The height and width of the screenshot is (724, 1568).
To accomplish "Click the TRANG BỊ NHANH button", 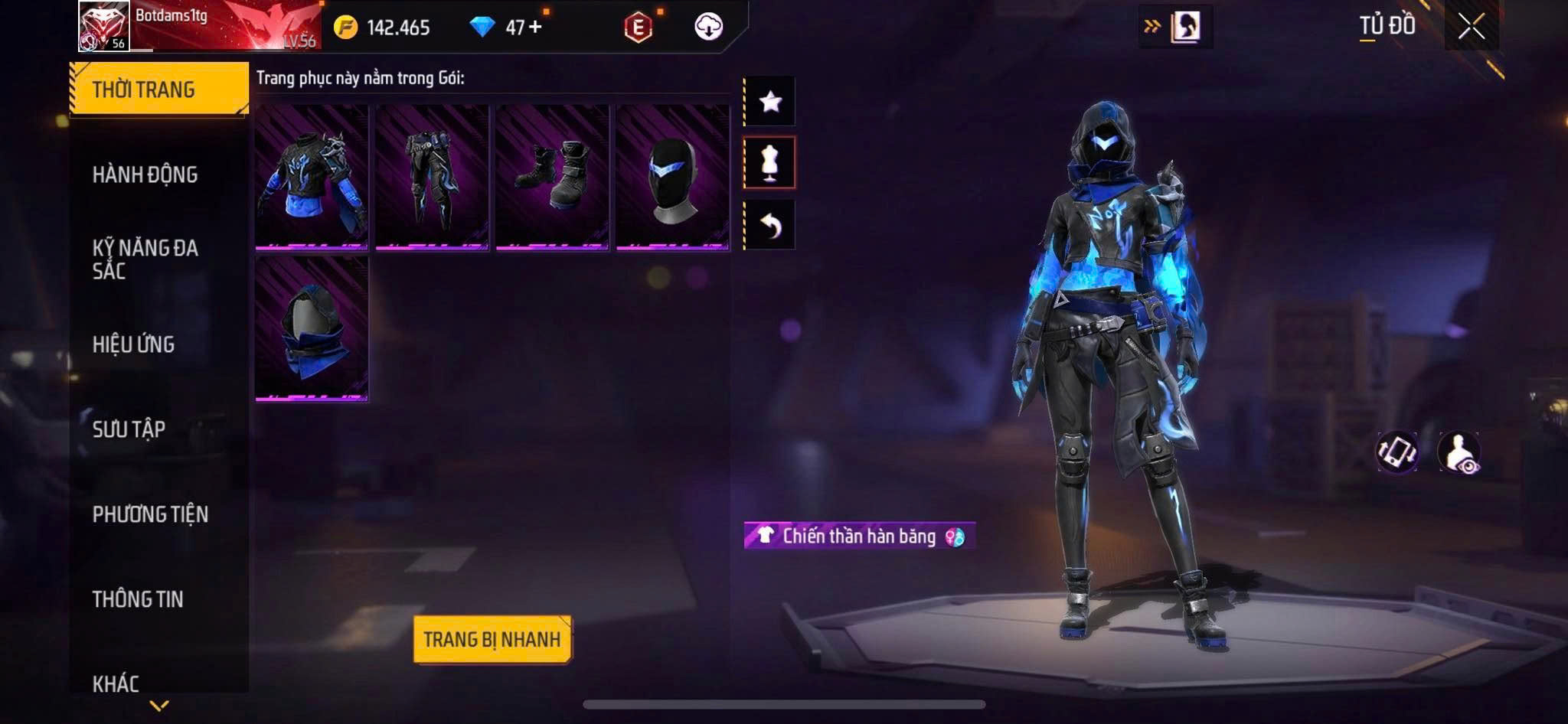I will coord(492,639).
